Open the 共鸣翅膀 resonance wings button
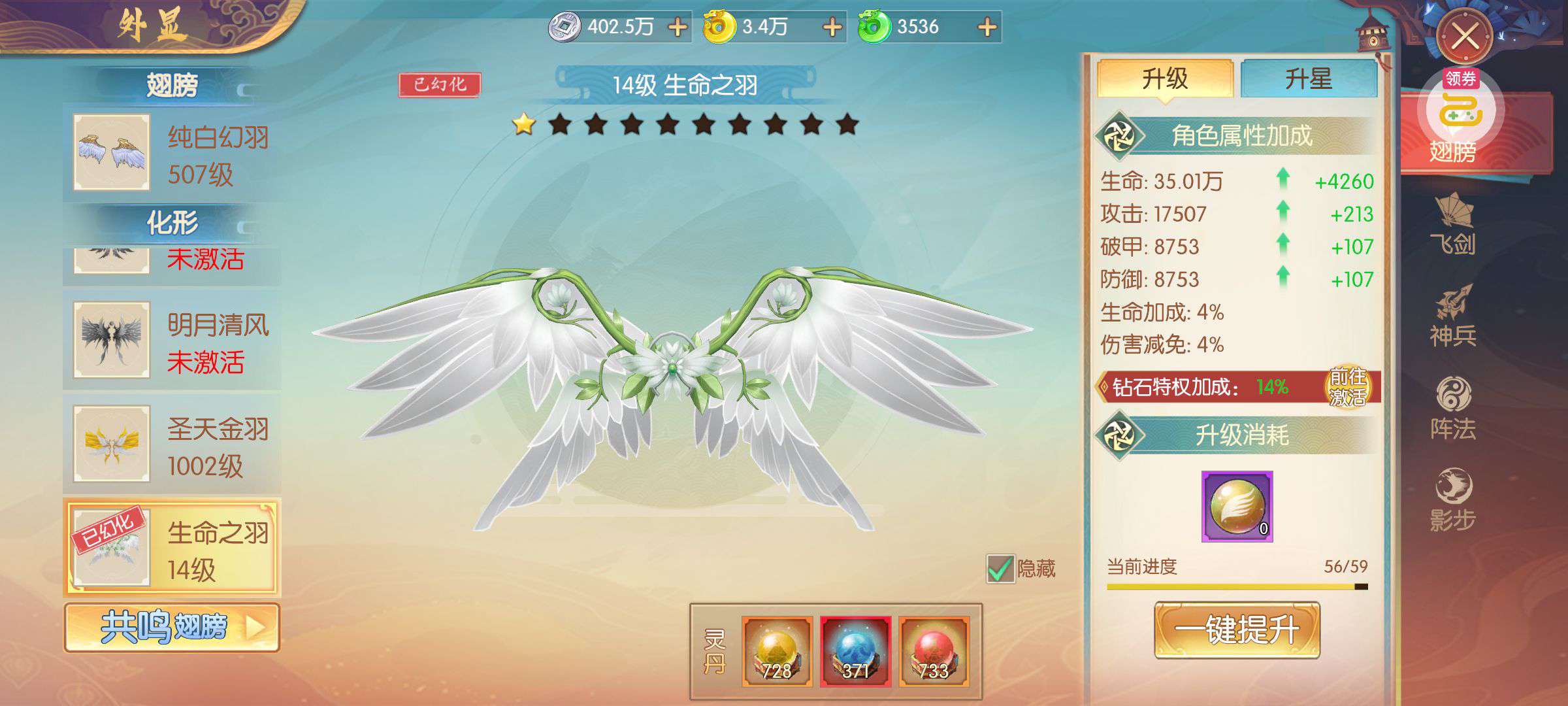Viewport: 1568px width, 706px height. click(172, 628)
